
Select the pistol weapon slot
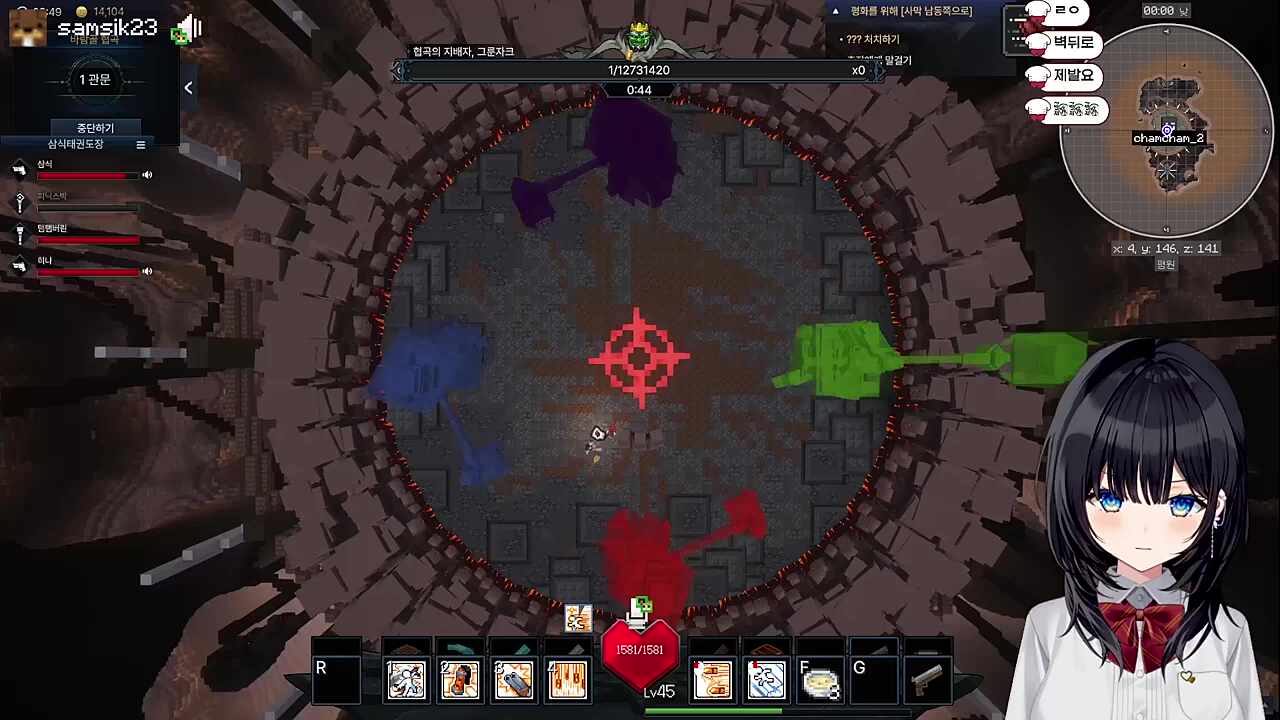(x=926, y=681)
